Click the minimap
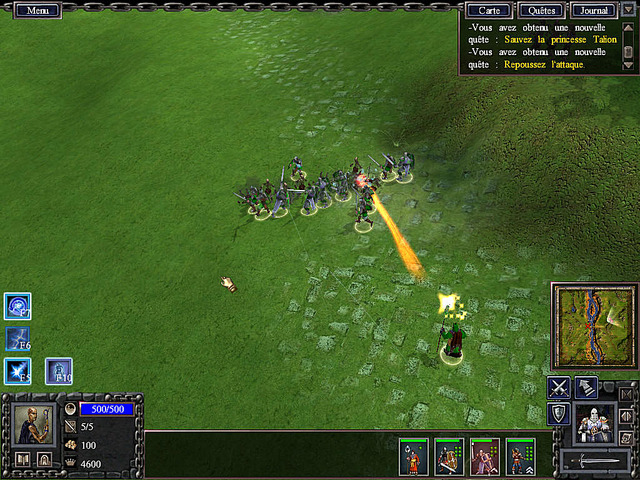 click(x=594, y=326)
